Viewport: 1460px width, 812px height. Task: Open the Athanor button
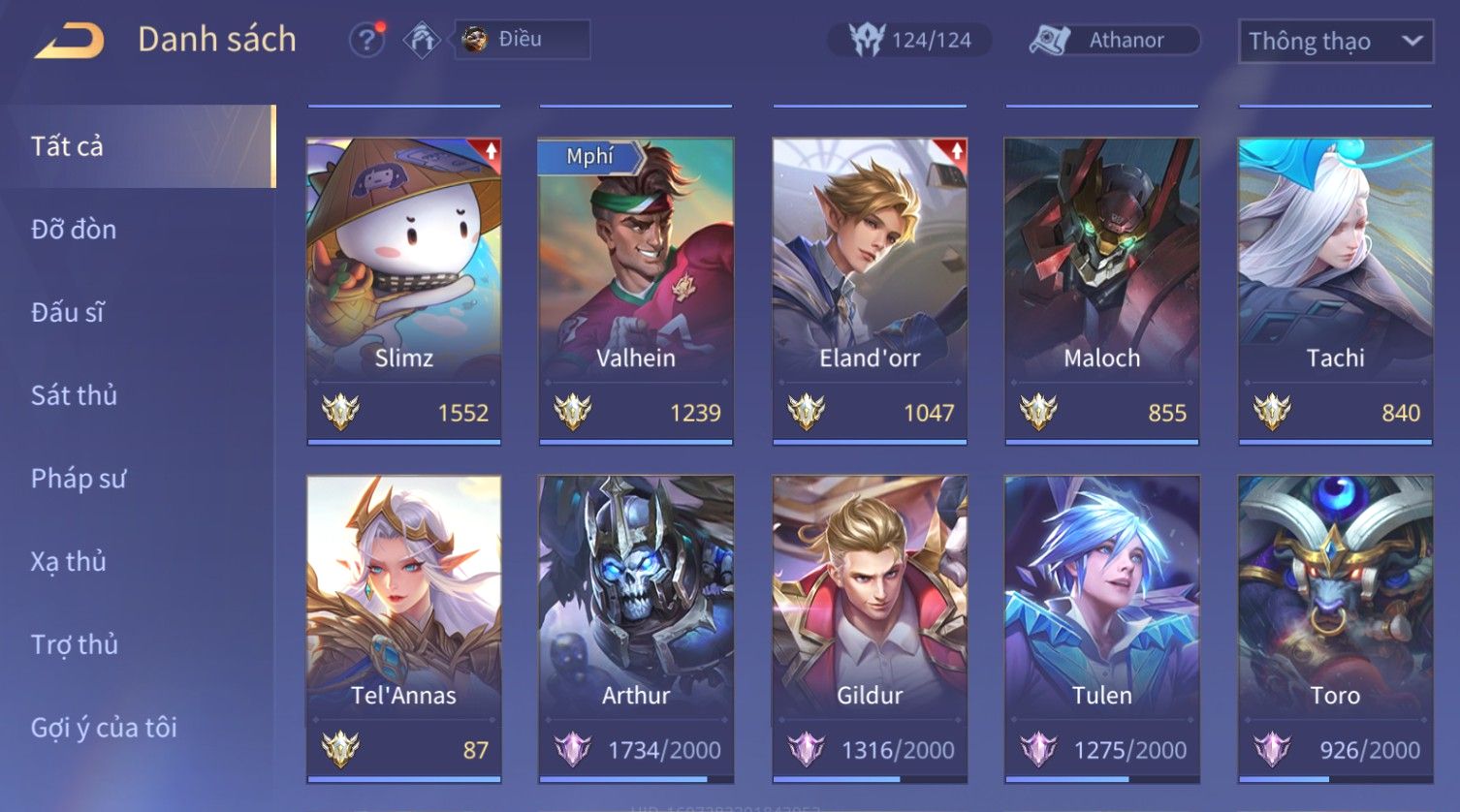1114,40
